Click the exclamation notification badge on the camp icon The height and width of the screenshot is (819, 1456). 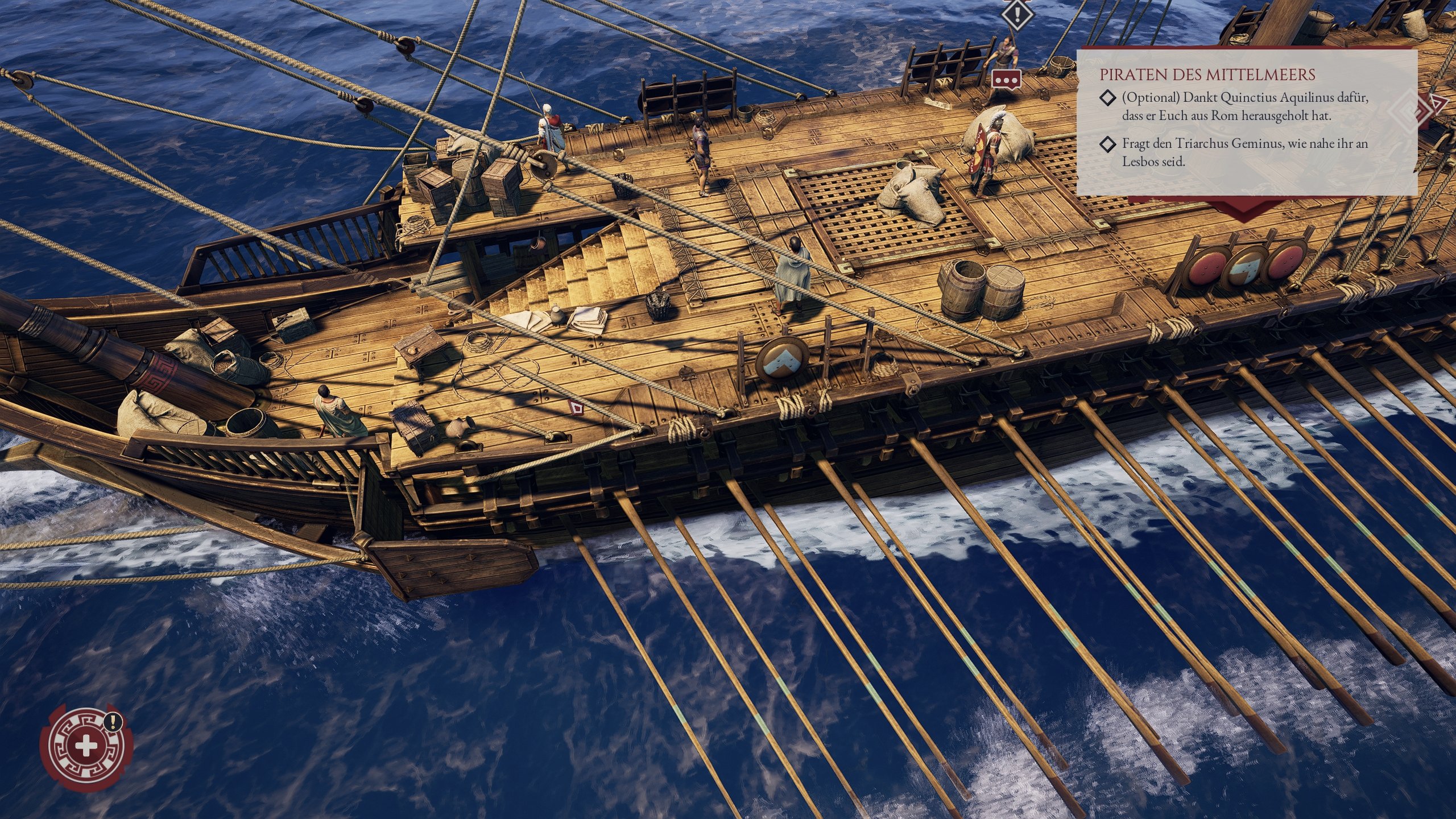[x=113, y=721]
